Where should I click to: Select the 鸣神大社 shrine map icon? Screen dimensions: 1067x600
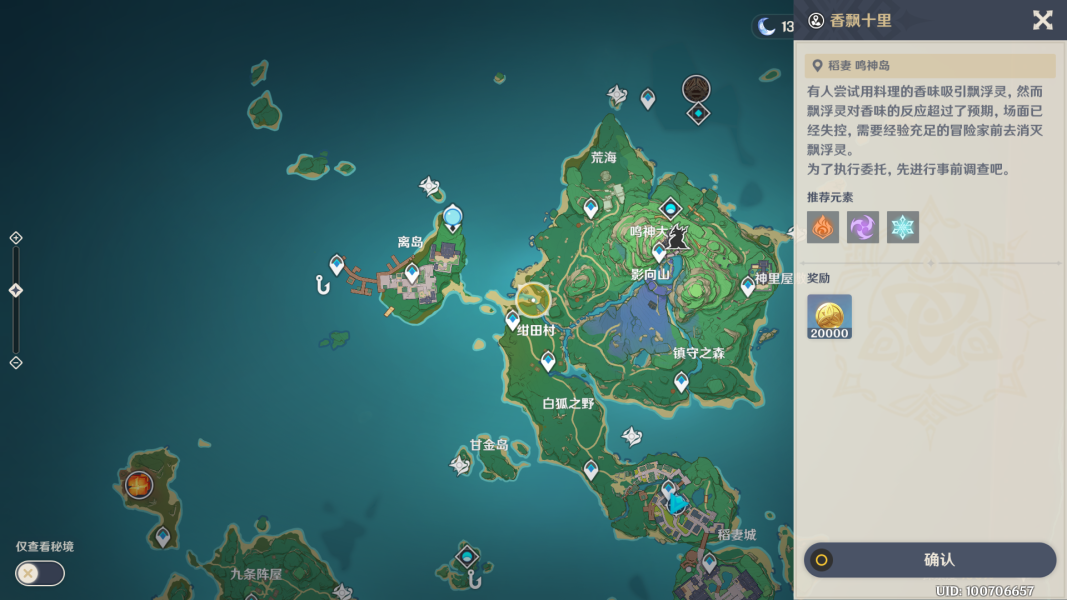(x=677, y=238)
